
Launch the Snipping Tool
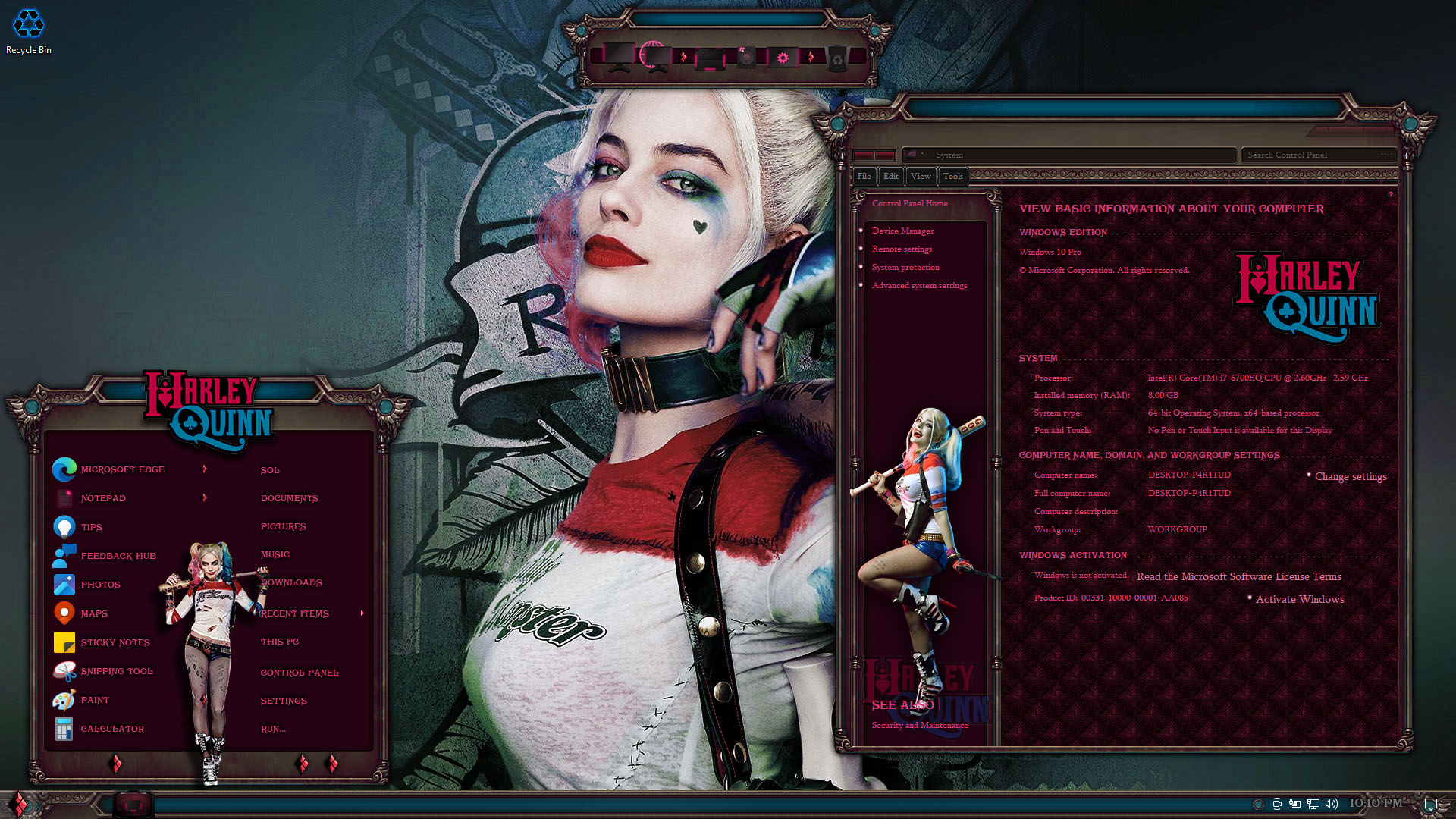click(x=117, y=671)
